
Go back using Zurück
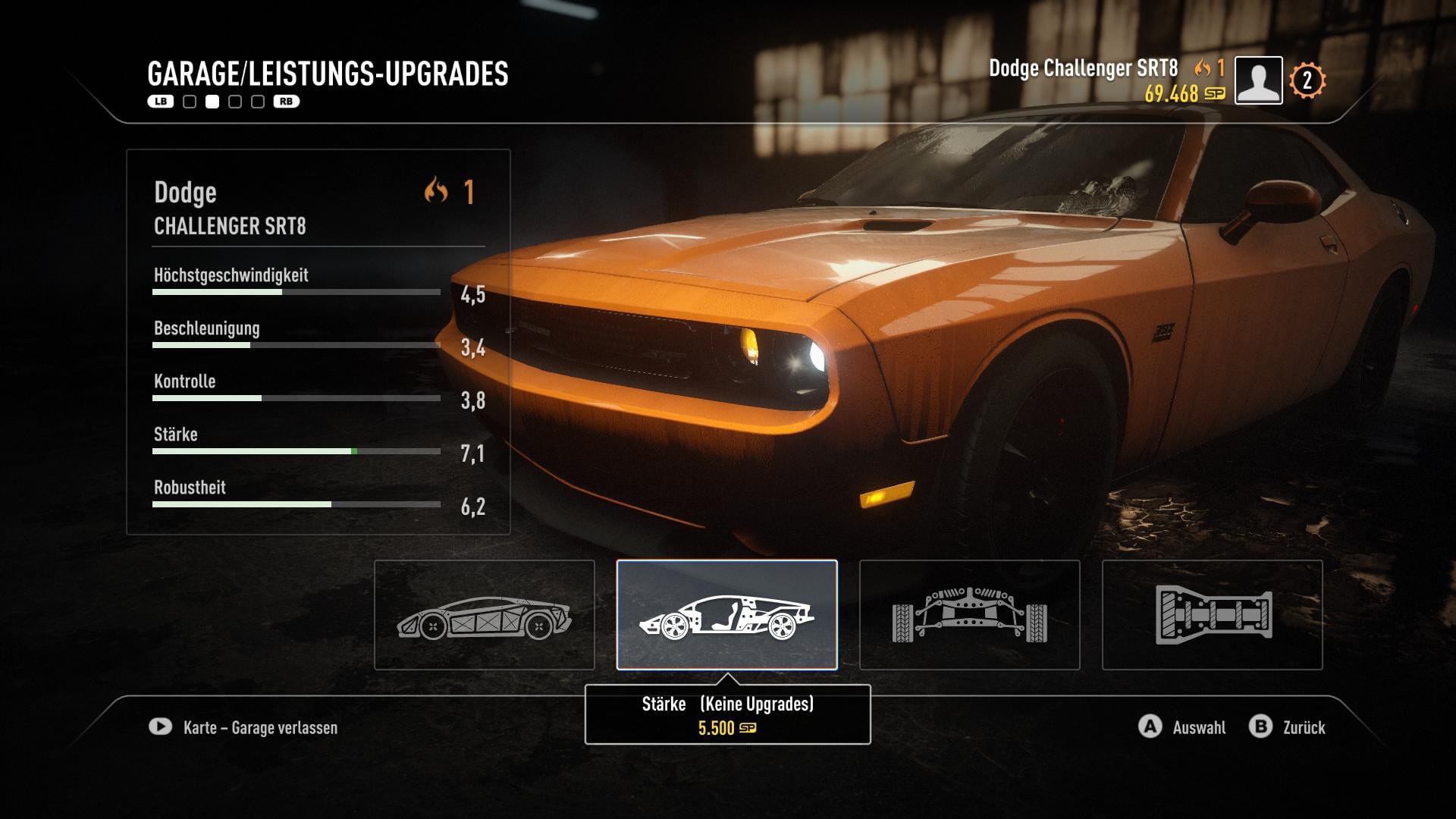coord(1288,727)
